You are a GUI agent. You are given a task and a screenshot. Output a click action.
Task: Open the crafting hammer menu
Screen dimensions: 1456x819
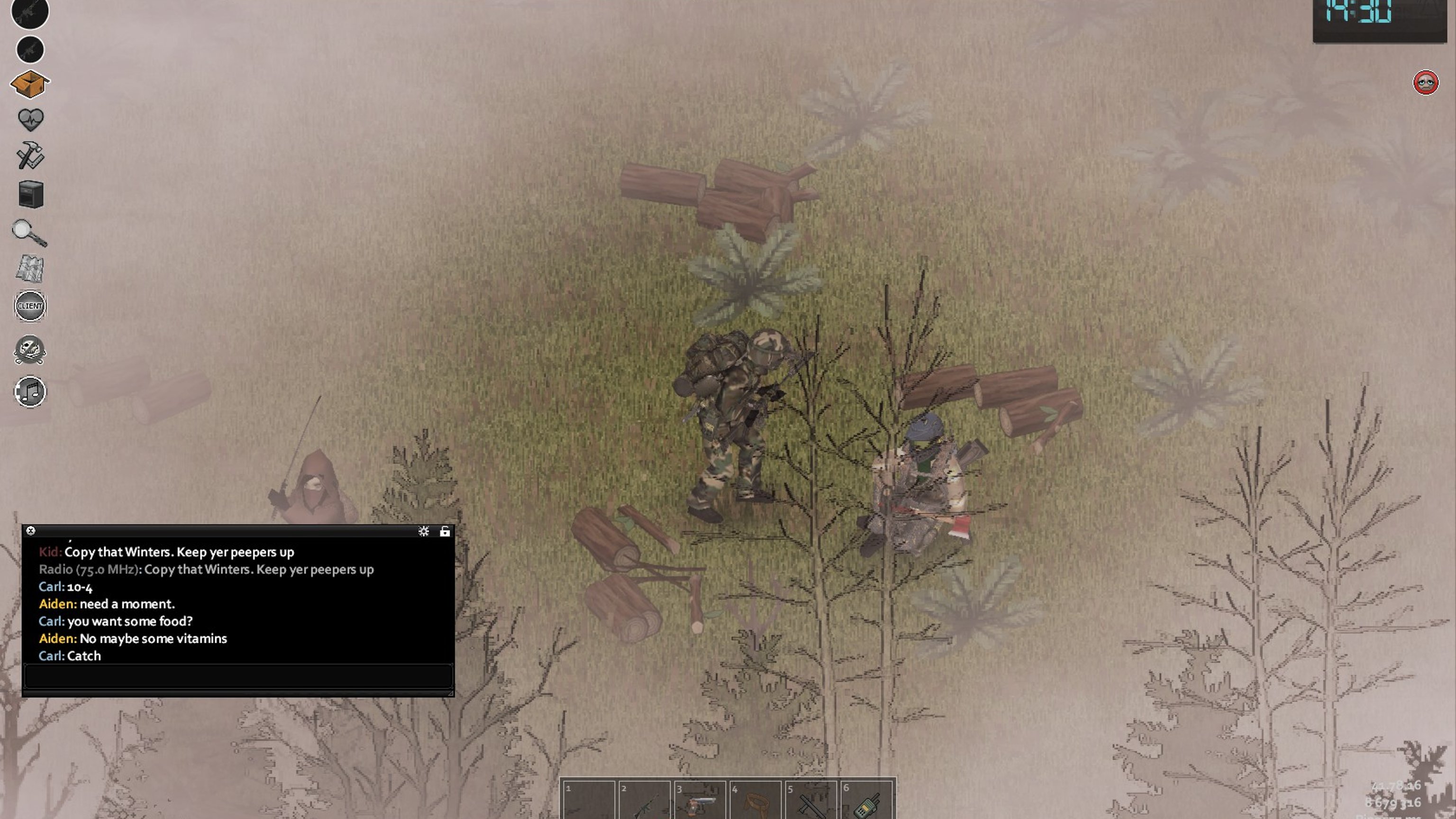click(x=30, y=155)
